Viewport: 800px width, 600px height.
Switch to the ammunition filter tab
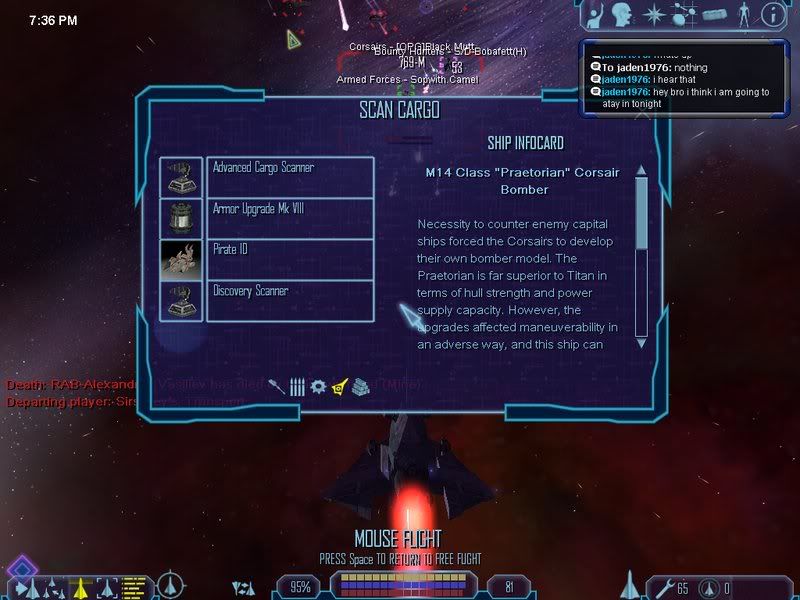[x=297, y=387]
